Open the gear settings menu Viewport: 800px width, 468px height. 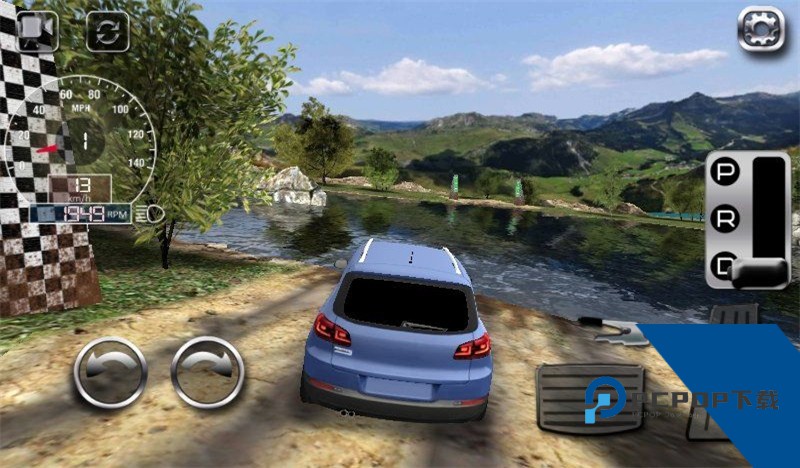761,29
